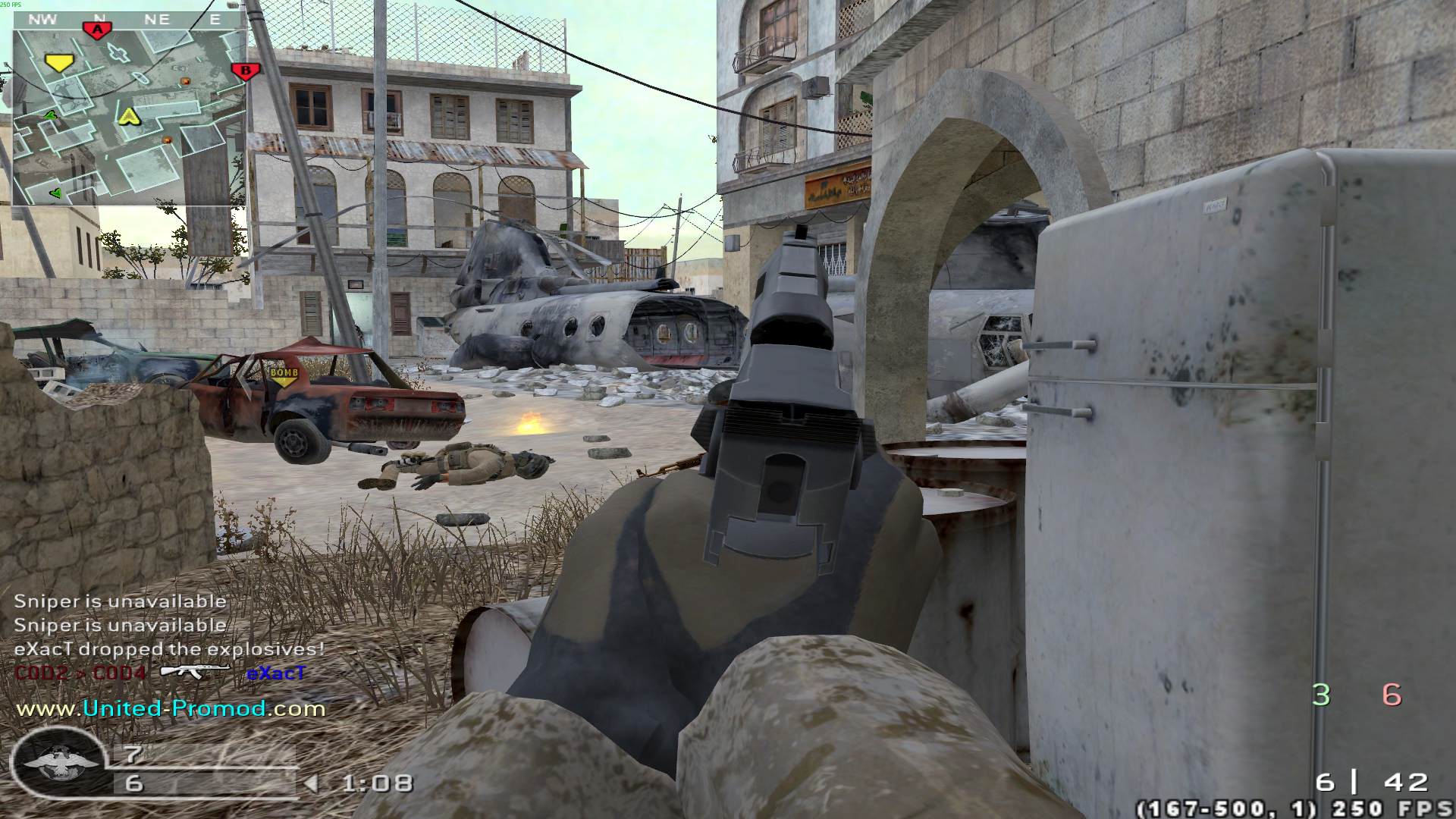Select the red A bombsite marker
The image size is (1456, 819).
click(97, 30)
